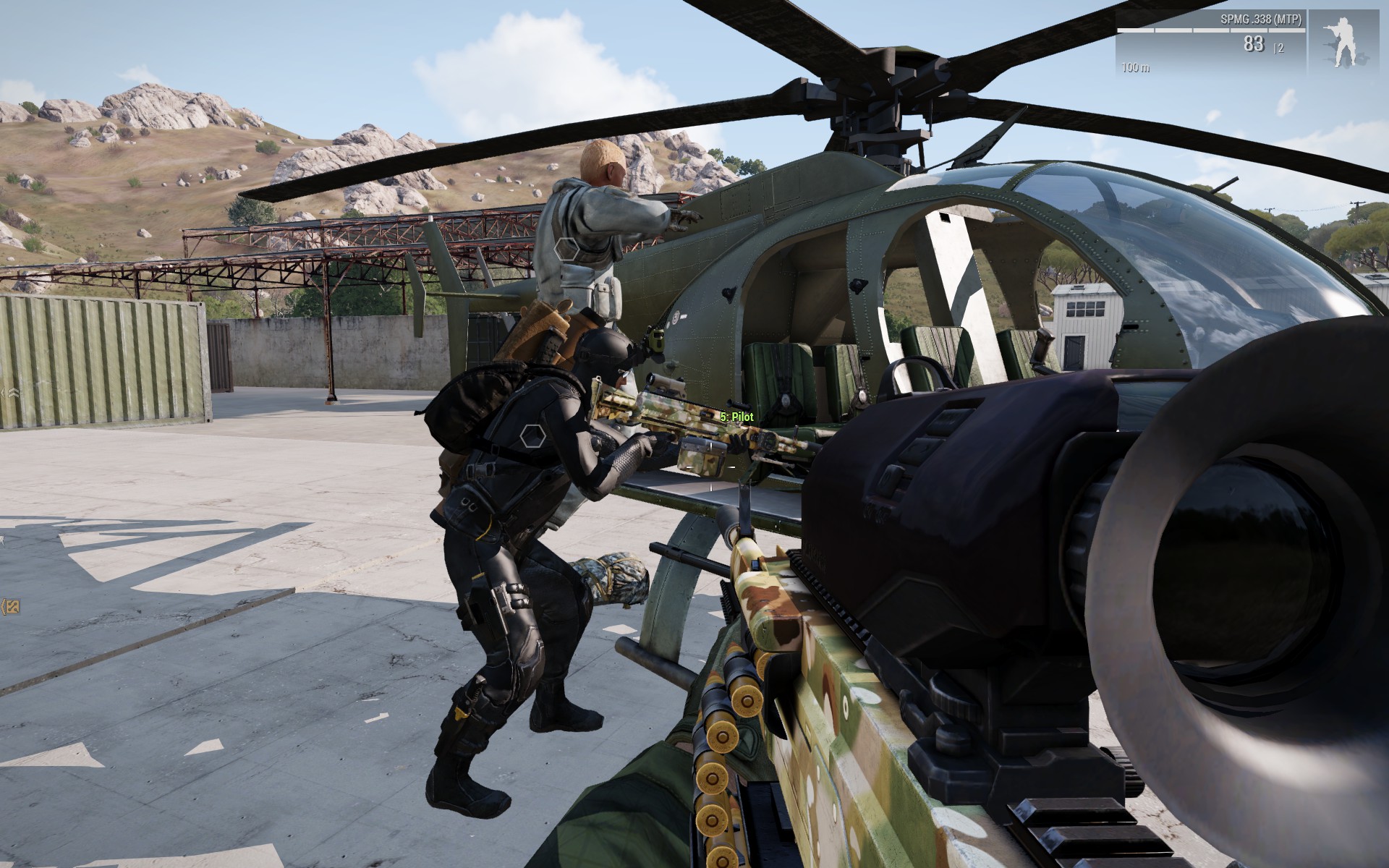Click the orange edge marker icon
The height and width of the screenshot is (868, 1389).
pyautogui.click(x=10, y=607)
